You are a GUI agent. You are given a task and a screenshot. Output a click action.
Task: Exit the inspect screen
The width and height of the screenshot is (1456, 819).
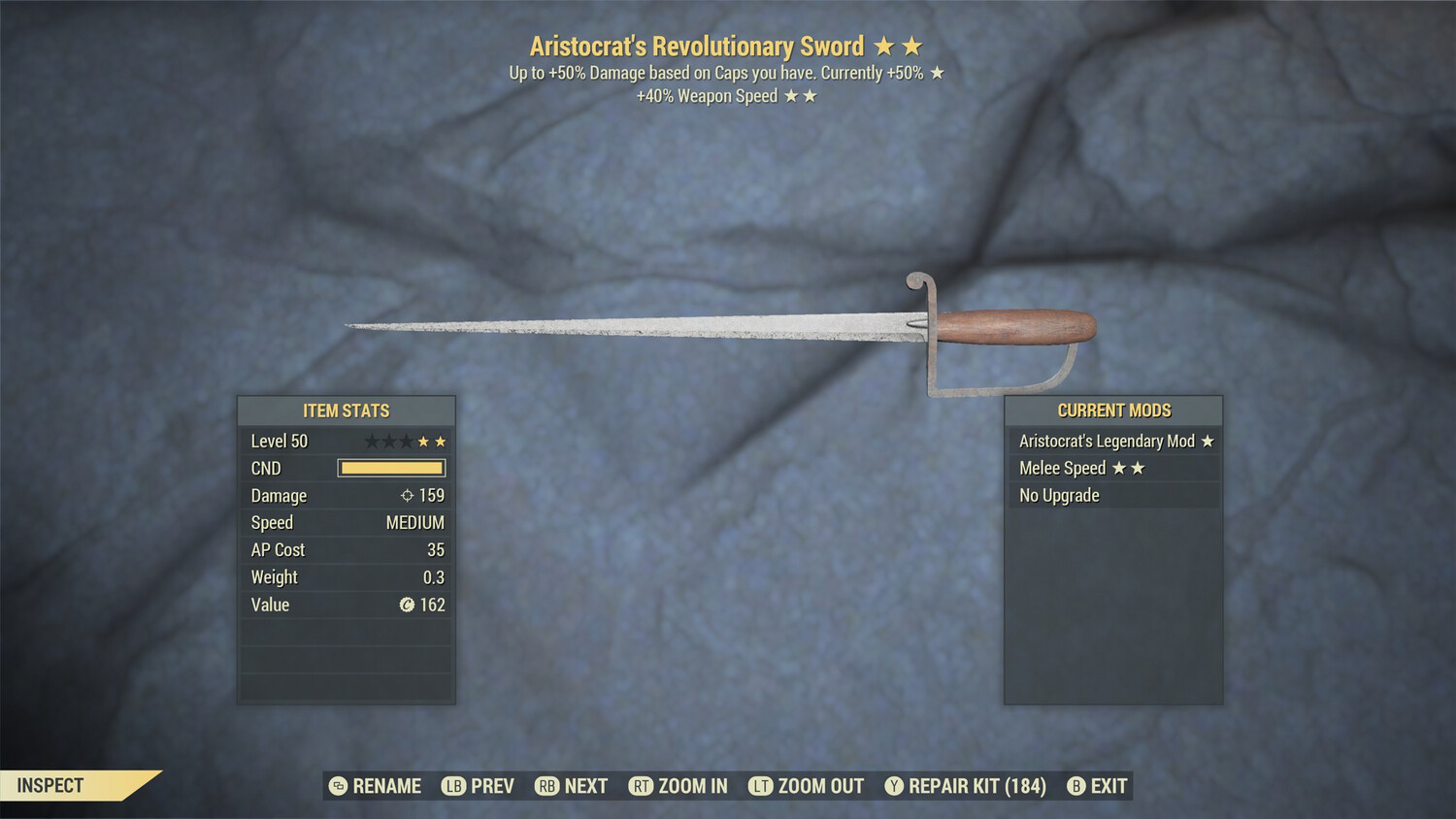(1098, 786)
